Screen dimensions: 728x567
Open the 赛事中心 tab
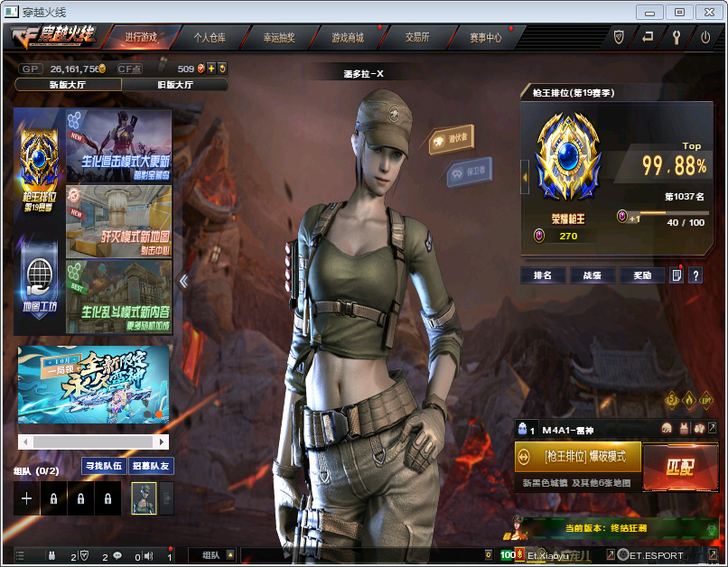click(486, 37)
